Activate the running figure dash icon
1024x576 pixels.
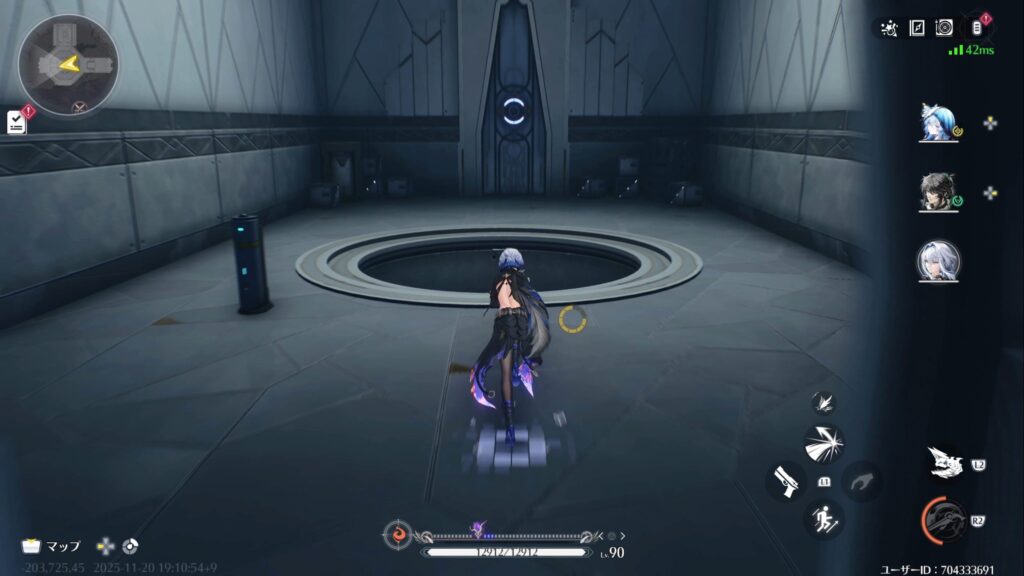point(824,518)
